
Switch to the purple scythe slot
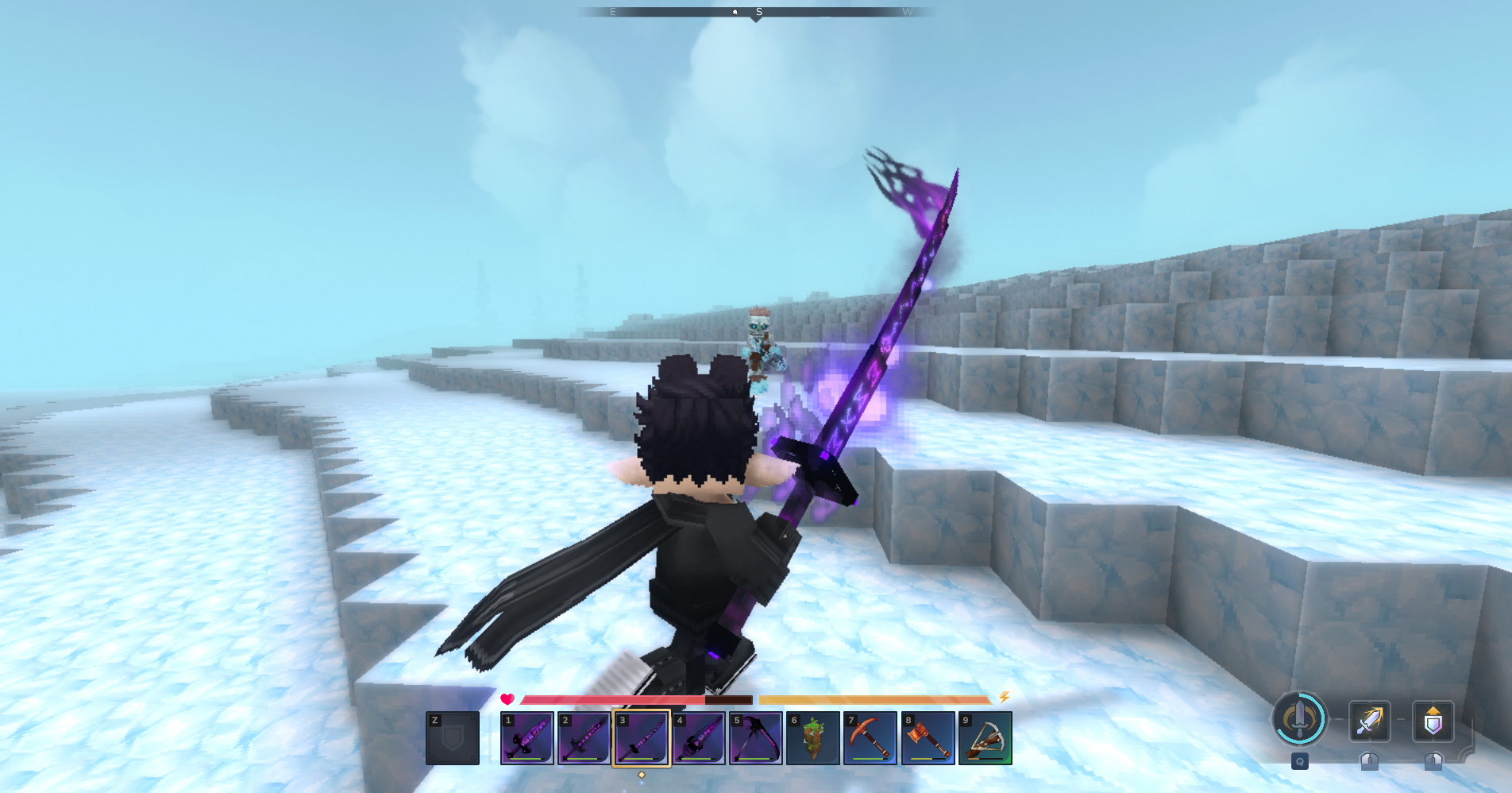click(756, 738)
